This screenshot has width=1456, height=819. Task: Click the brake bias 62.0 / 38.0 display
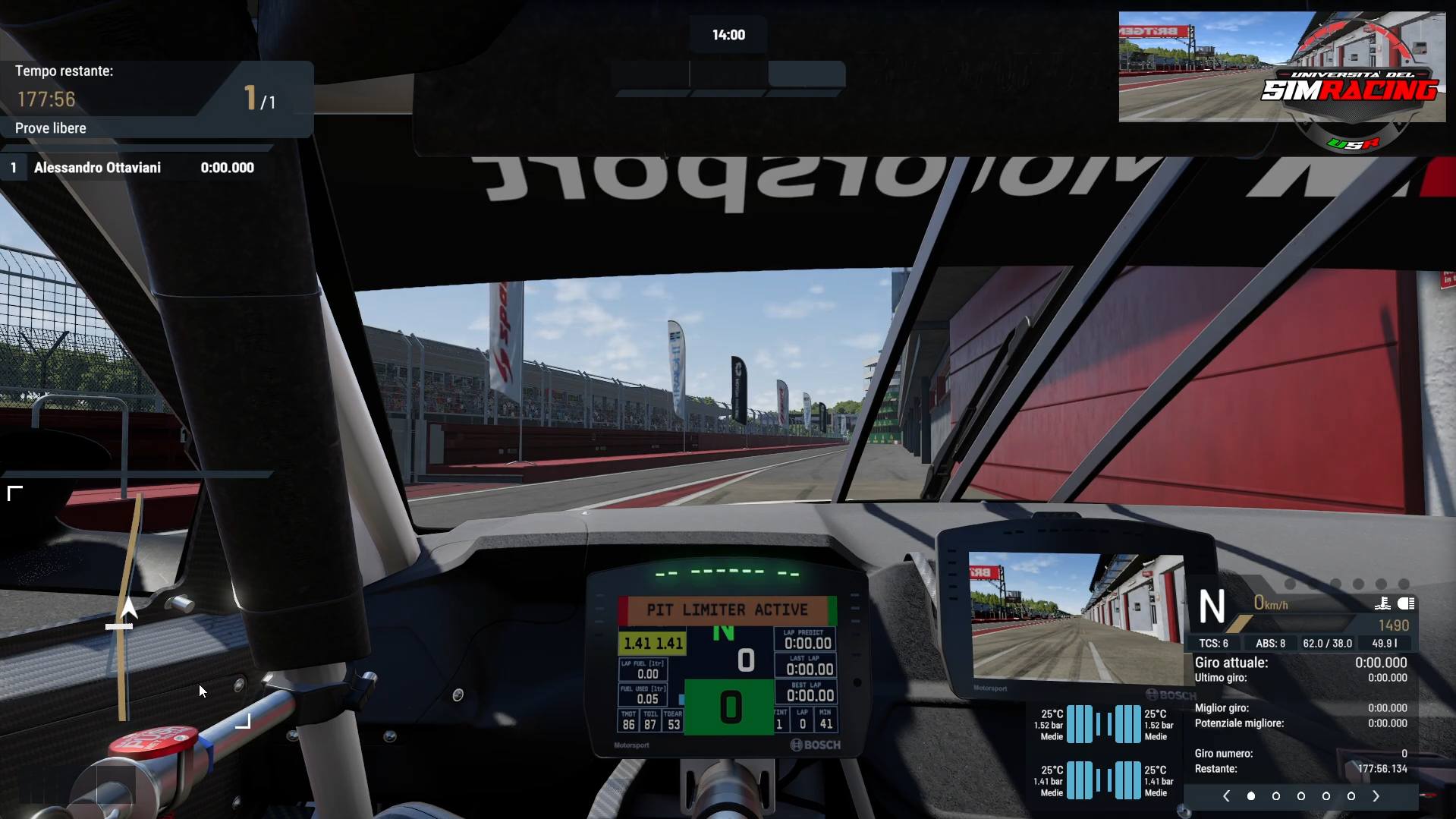[x=1329, y=643]
